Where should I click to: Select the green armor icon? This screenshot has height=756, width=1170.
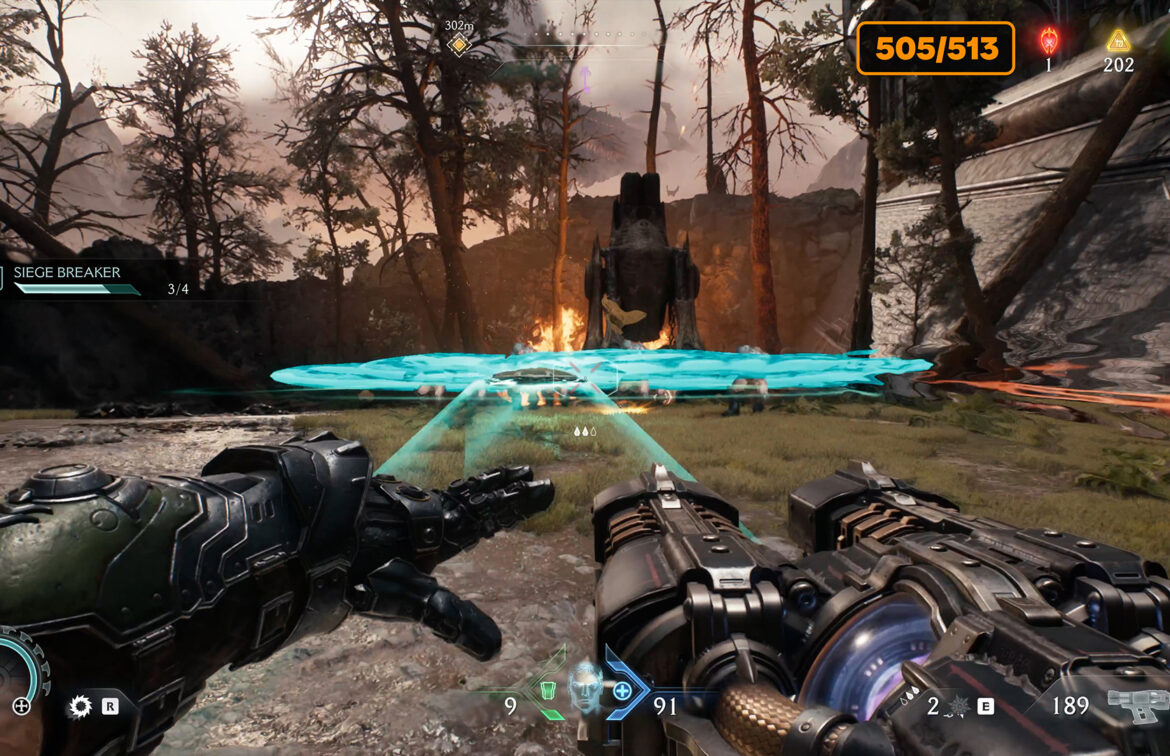click(x=546, y=690)
